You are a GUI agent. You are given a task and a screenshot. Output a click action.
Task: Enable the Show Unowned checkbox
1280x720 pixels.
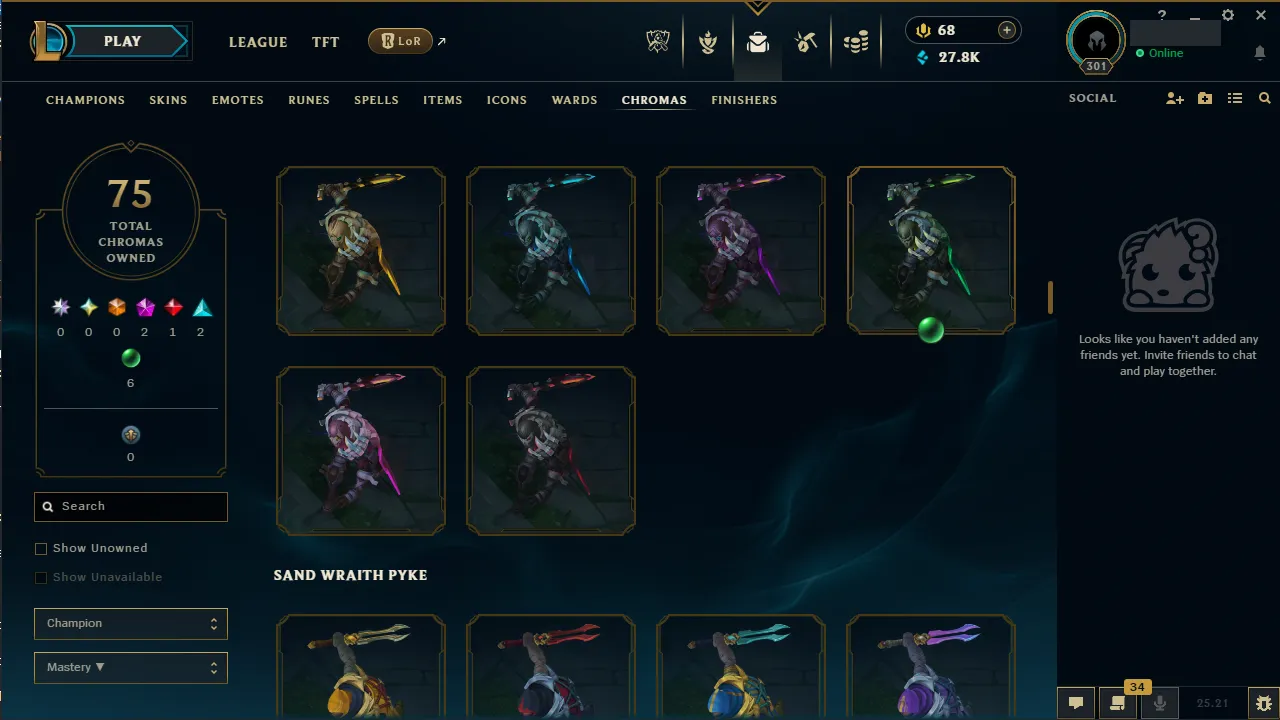(41, 548)
